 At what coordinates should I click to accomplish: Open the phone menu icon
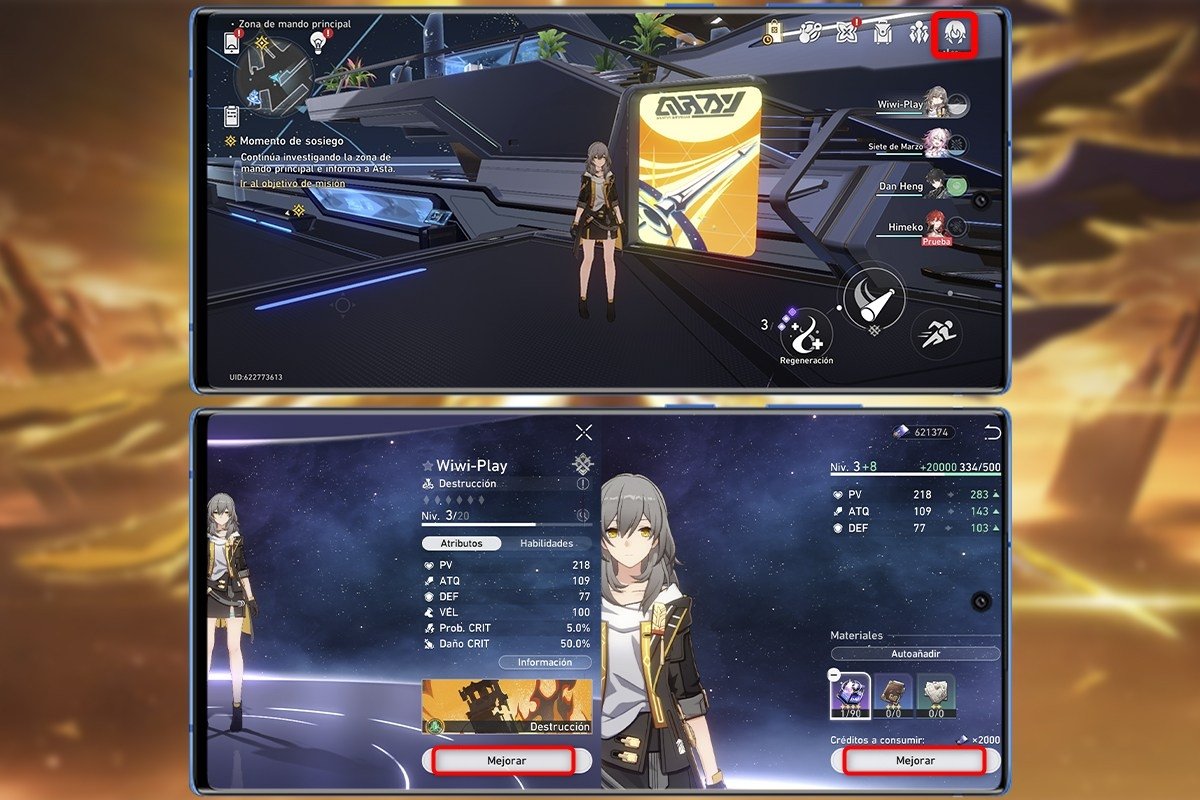[232, 42]
